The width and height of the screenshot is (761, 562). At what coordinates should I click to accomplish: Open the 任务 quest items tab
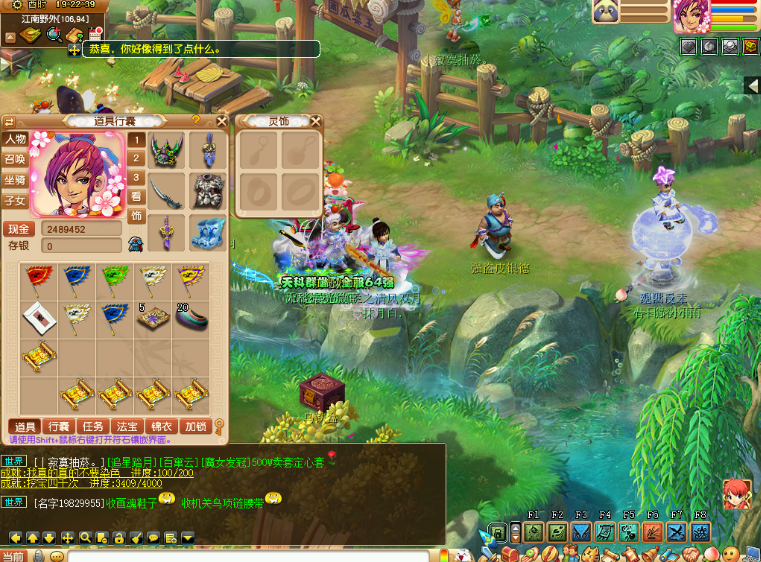point(94,427)
